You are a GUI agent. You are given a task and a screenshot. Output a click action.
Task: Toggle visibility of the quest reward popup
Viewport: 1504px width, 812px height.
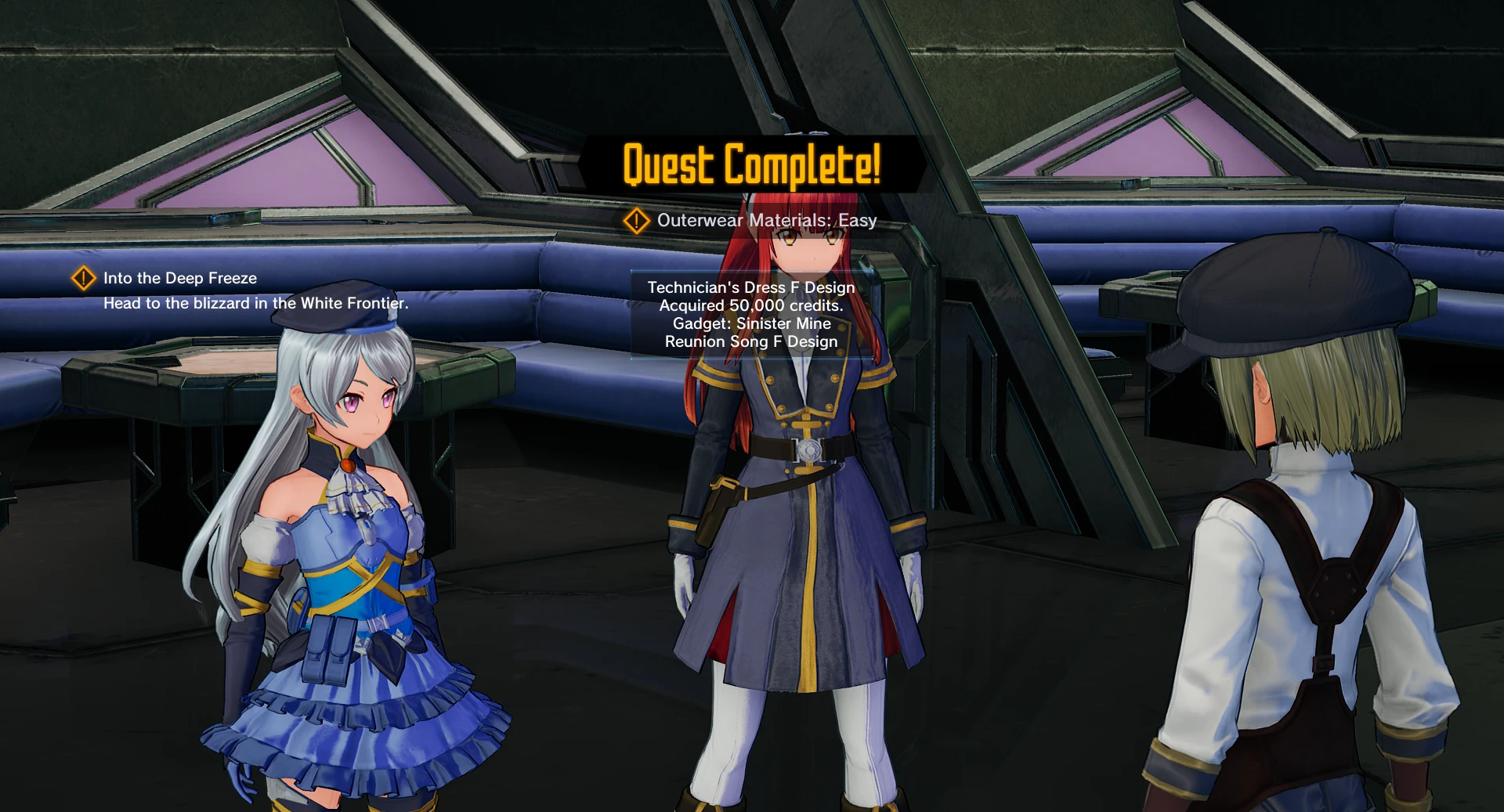[750, 313]
